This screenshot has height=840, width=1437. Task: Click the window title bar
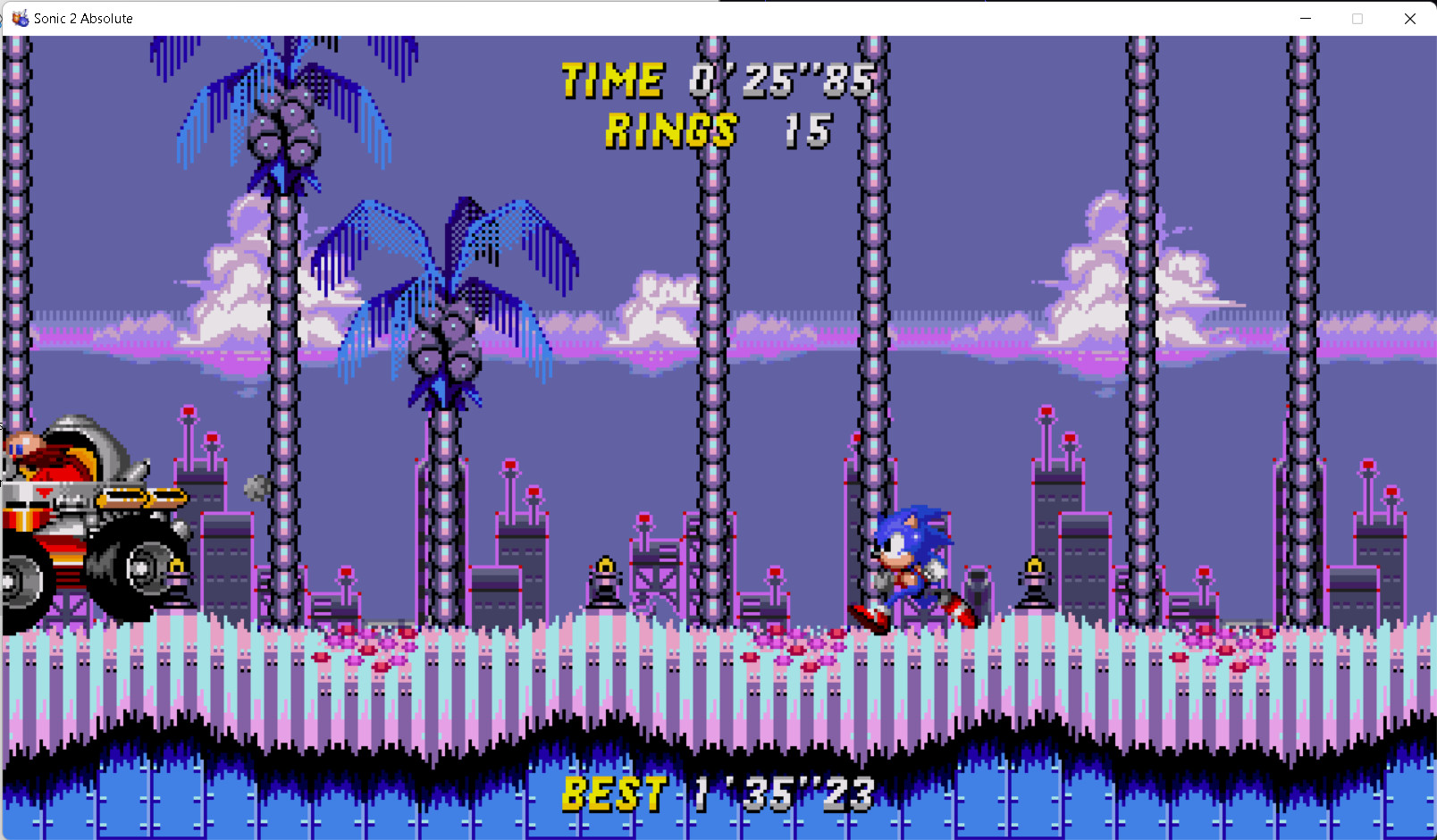coord(626,18)
